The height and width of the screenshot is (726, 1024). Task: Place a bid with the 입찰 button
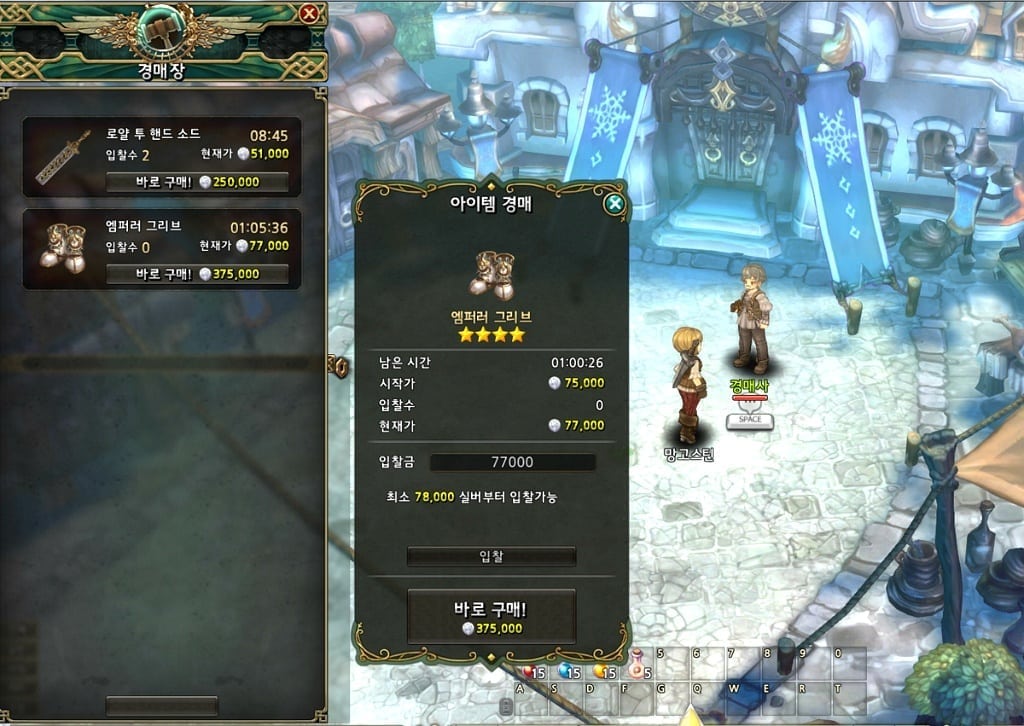491,556
